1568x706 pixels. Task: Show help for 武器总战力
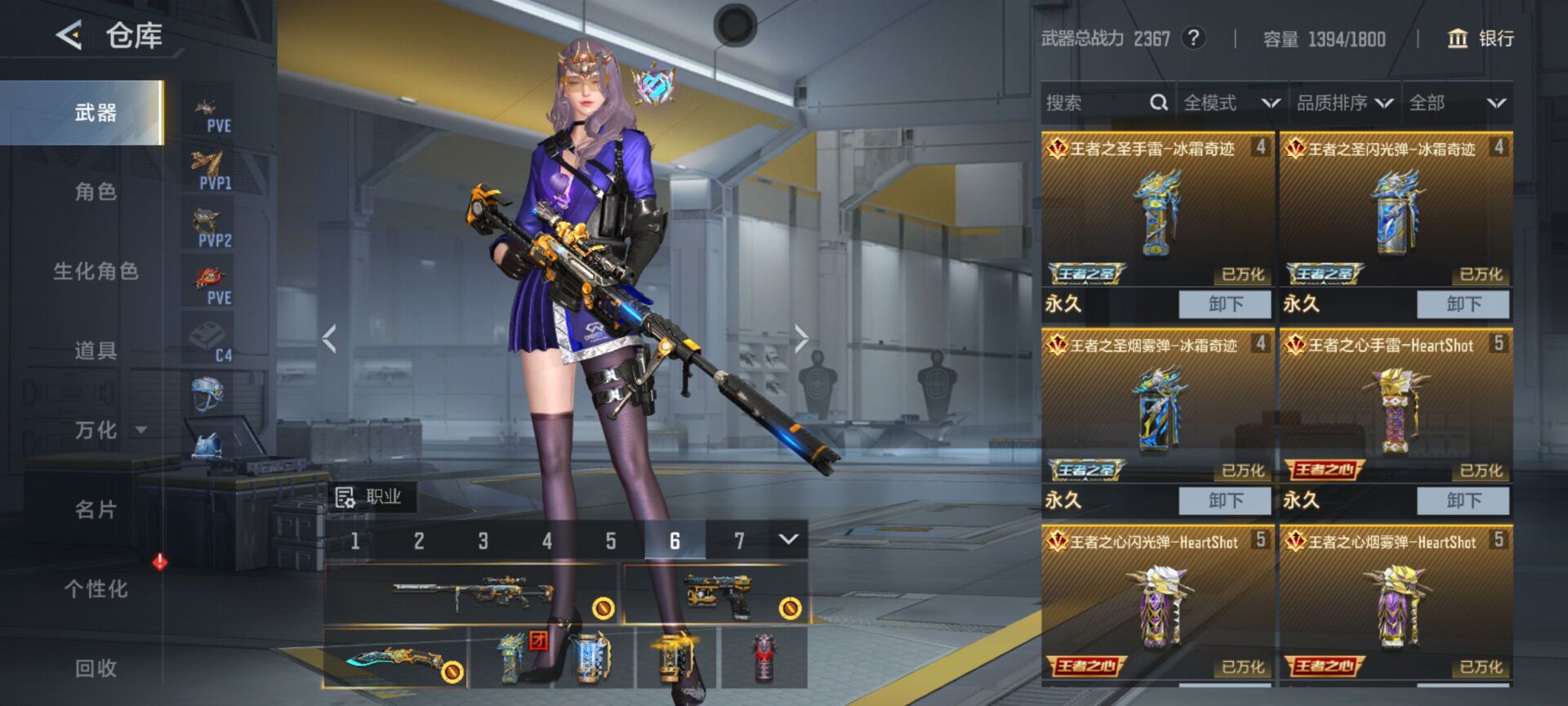click(1193, 38)
